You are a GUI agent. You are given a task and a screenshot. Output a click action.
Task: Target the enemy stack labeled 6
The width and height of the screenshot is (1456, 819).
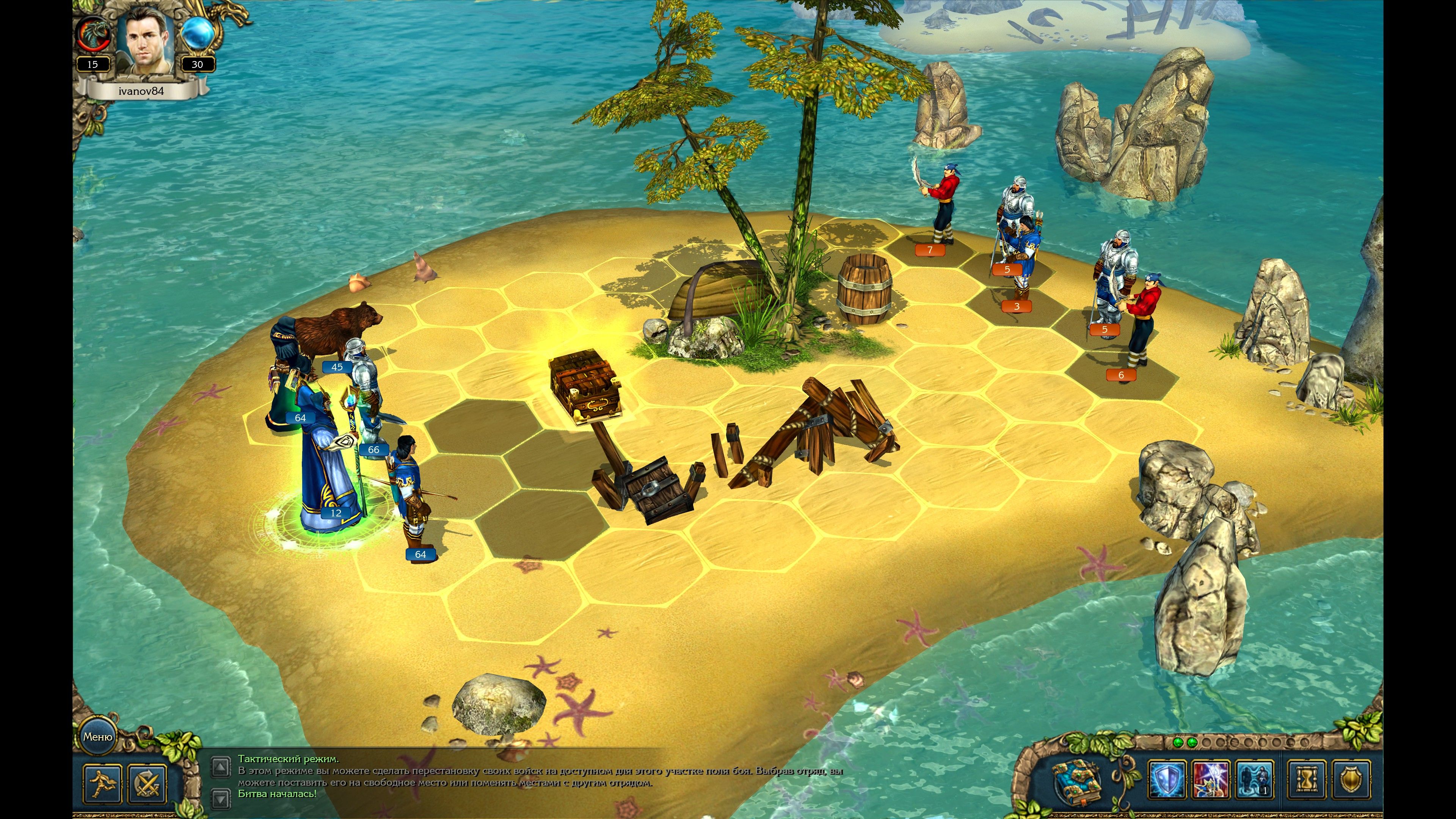[1142, 328]
